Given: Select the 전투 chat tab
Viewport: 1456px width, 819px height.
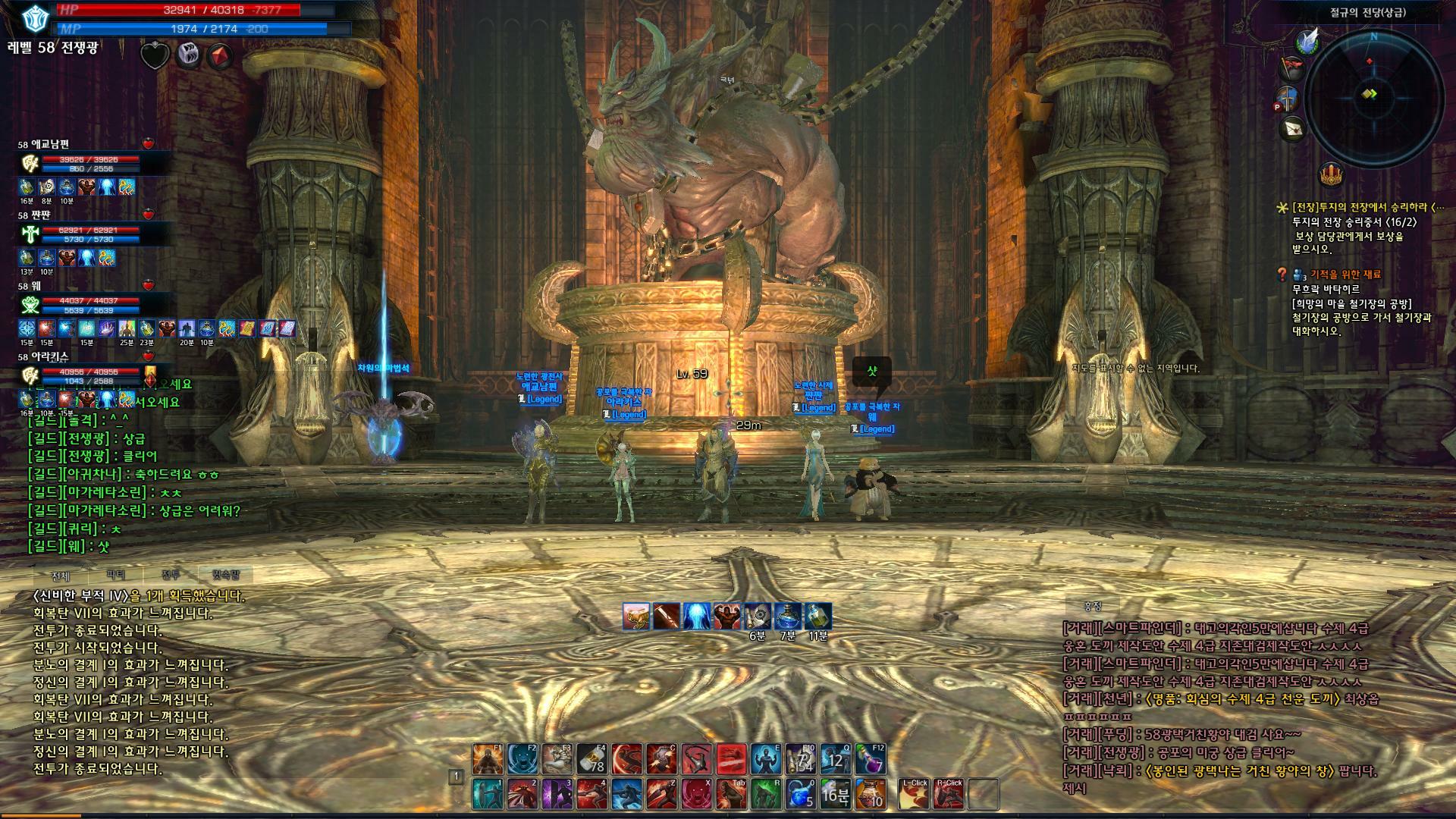Looking at the screenshot, I should coord(171,576).
